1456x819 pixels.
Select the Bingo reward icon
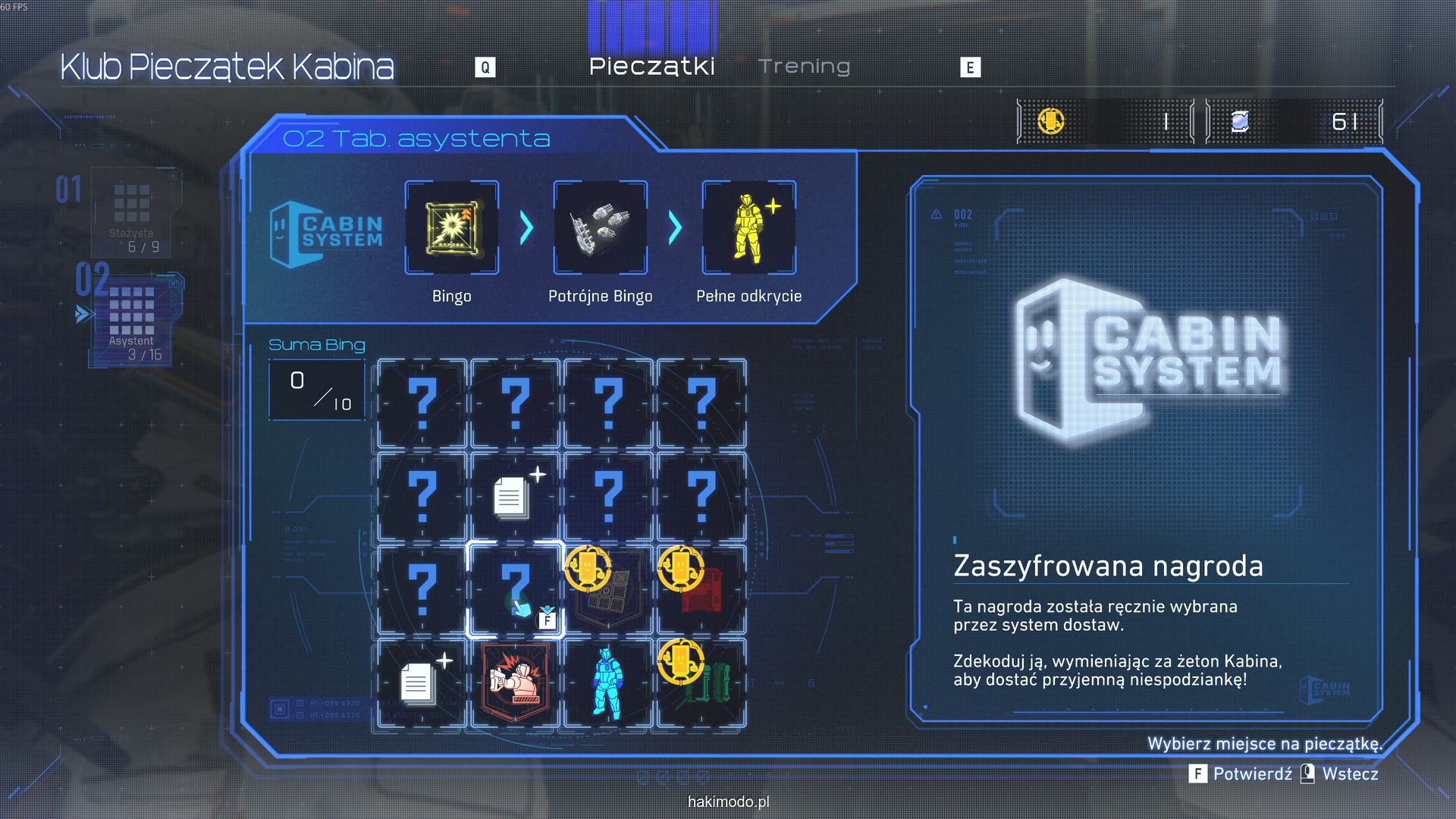point(452,227)
